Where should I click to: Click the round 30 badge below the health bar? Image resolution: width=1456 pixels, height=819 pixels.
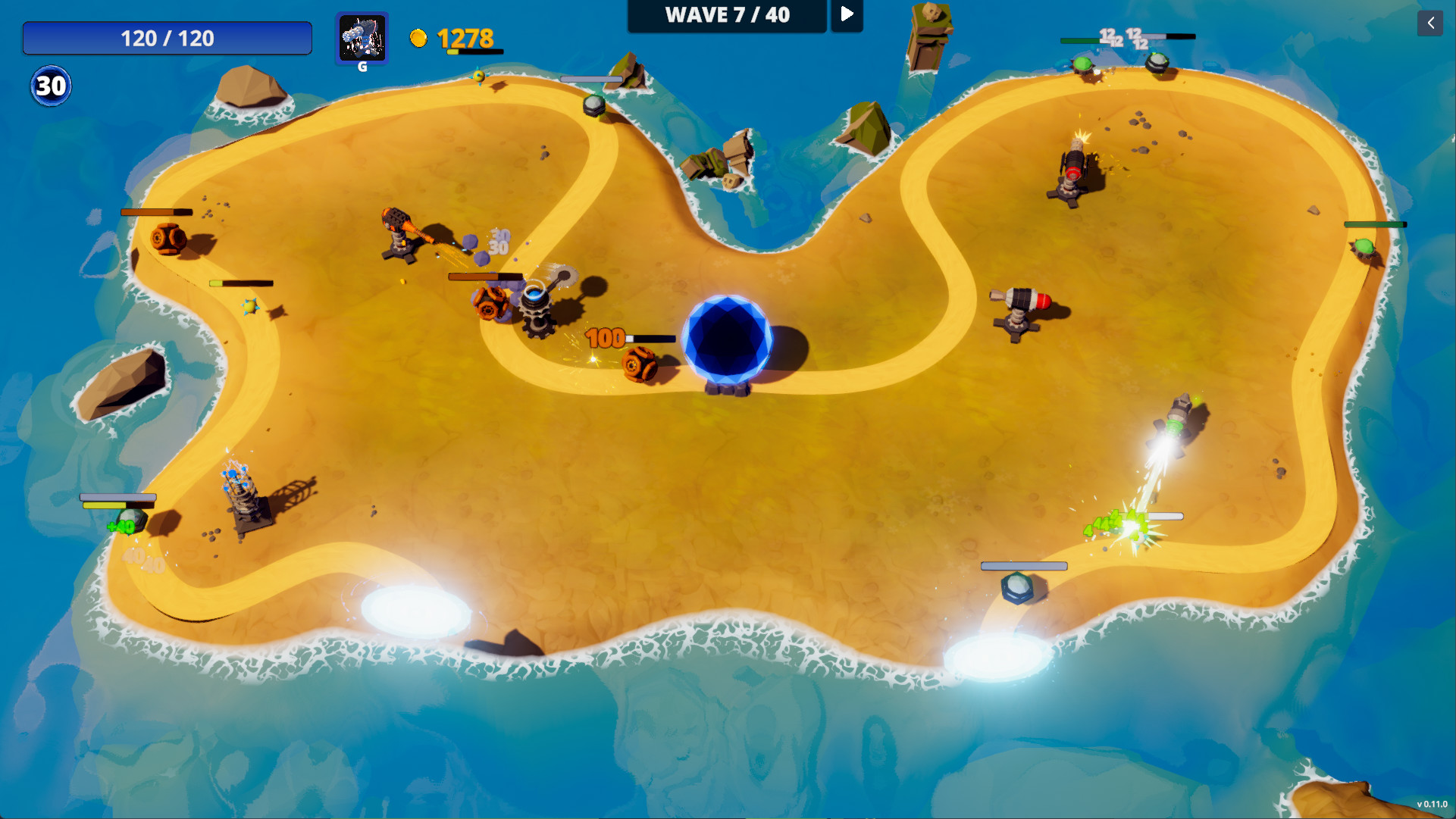(x=49, y=86)
